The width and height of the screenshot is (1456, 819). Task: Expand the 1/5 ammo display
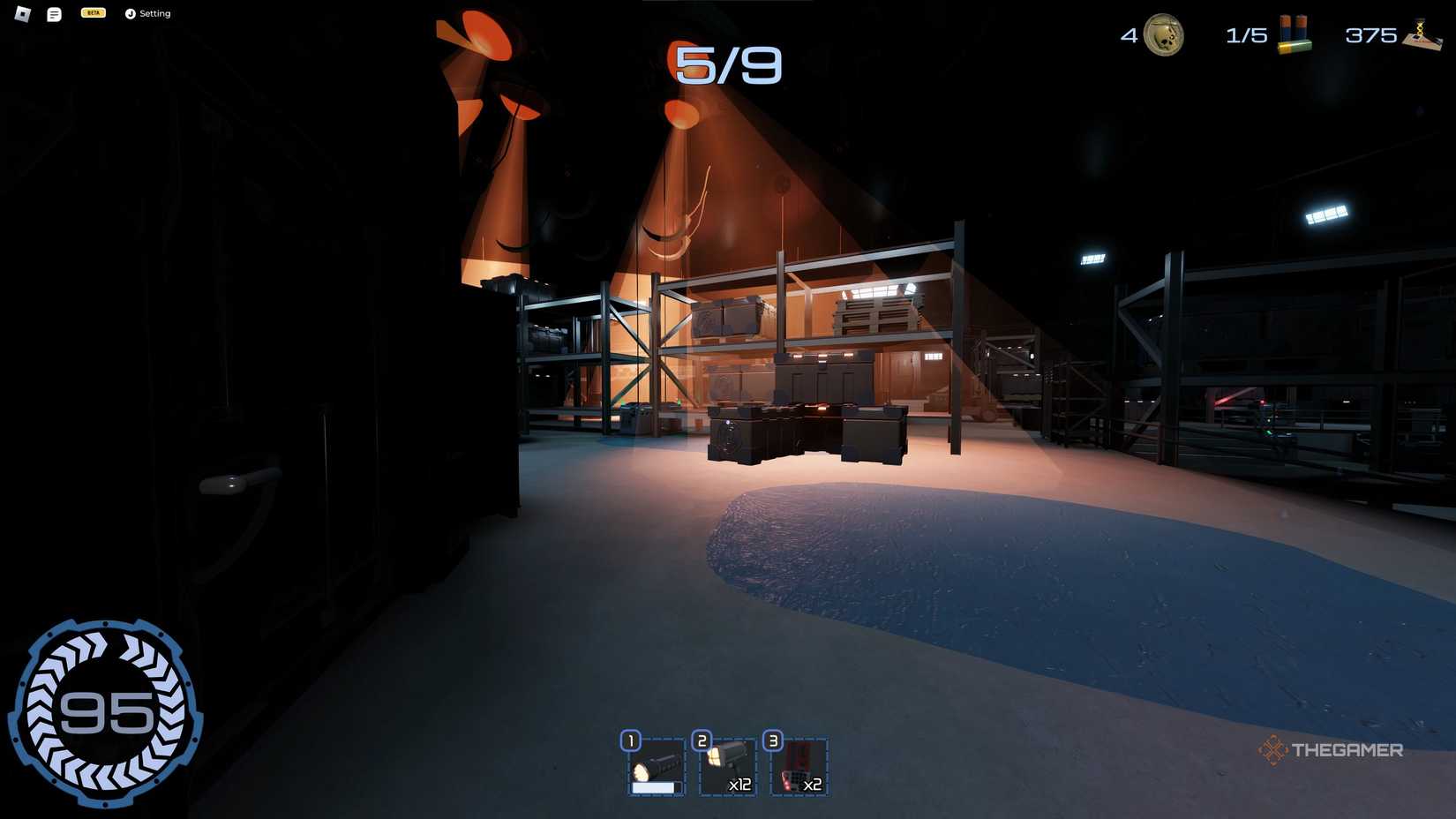1244,35
